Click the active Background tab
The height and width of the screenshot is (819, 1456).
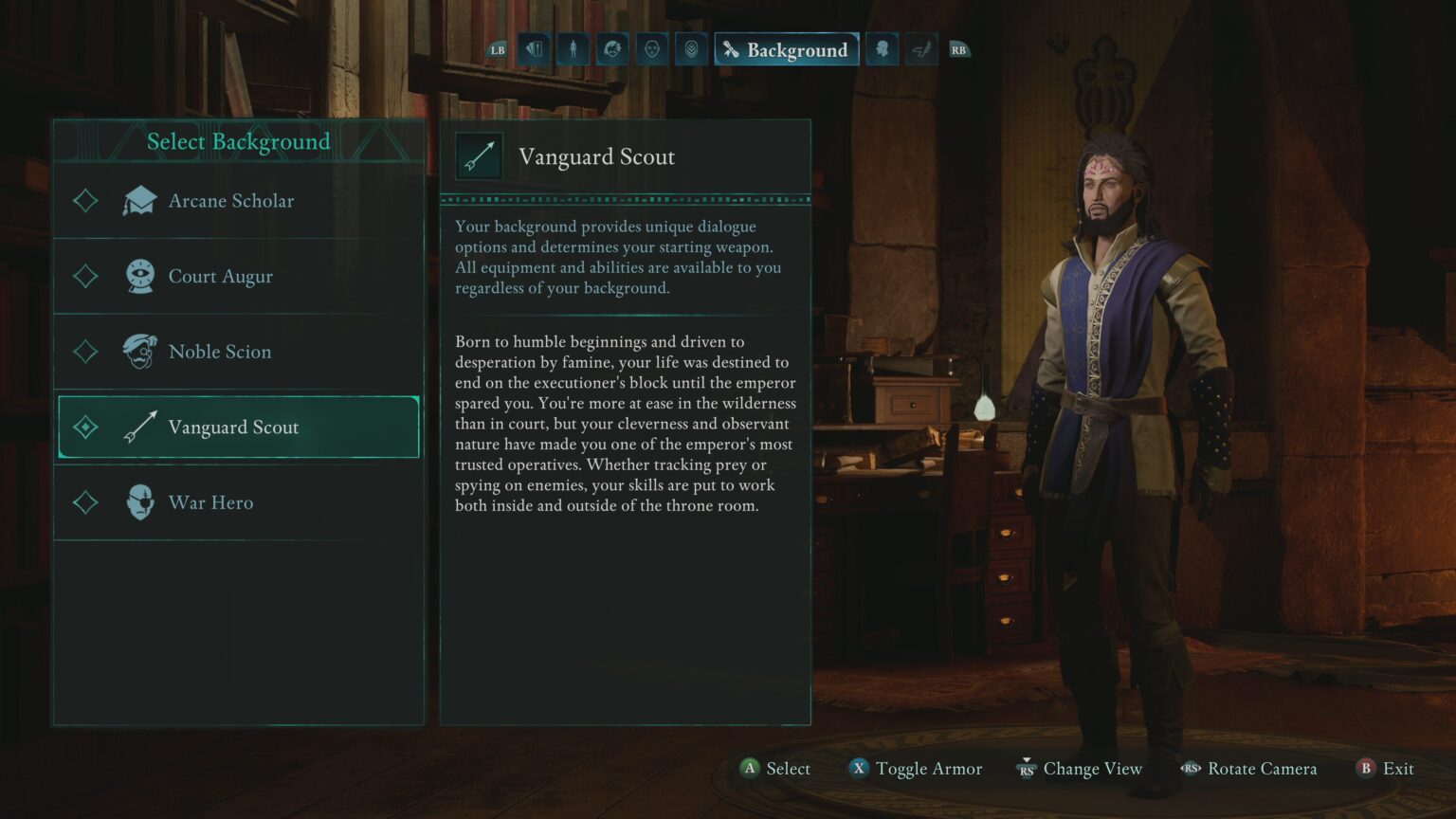click(x=786, y=49)
